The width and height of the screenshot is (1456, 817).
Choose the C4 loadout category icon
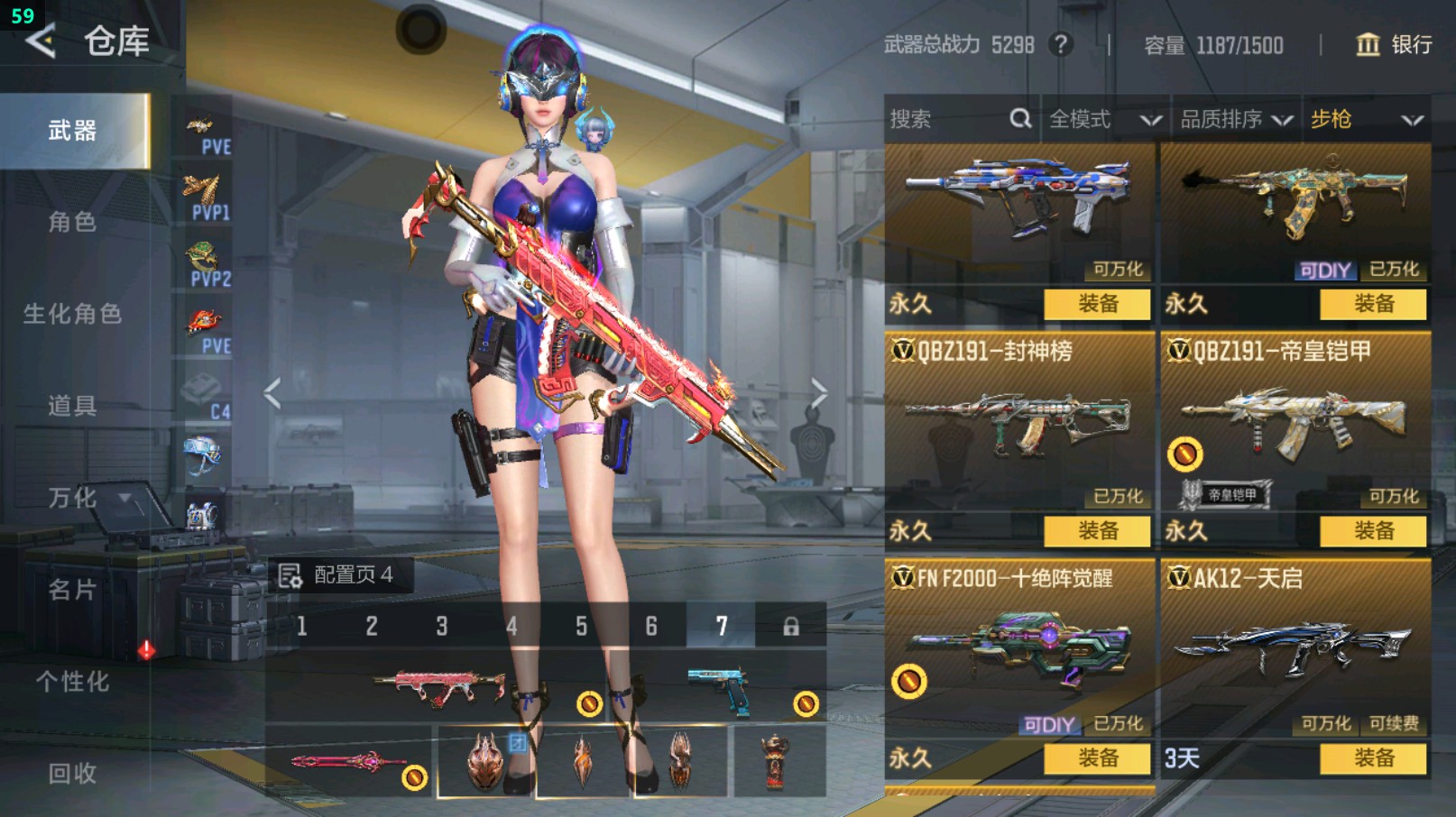[x=204, y=397]
